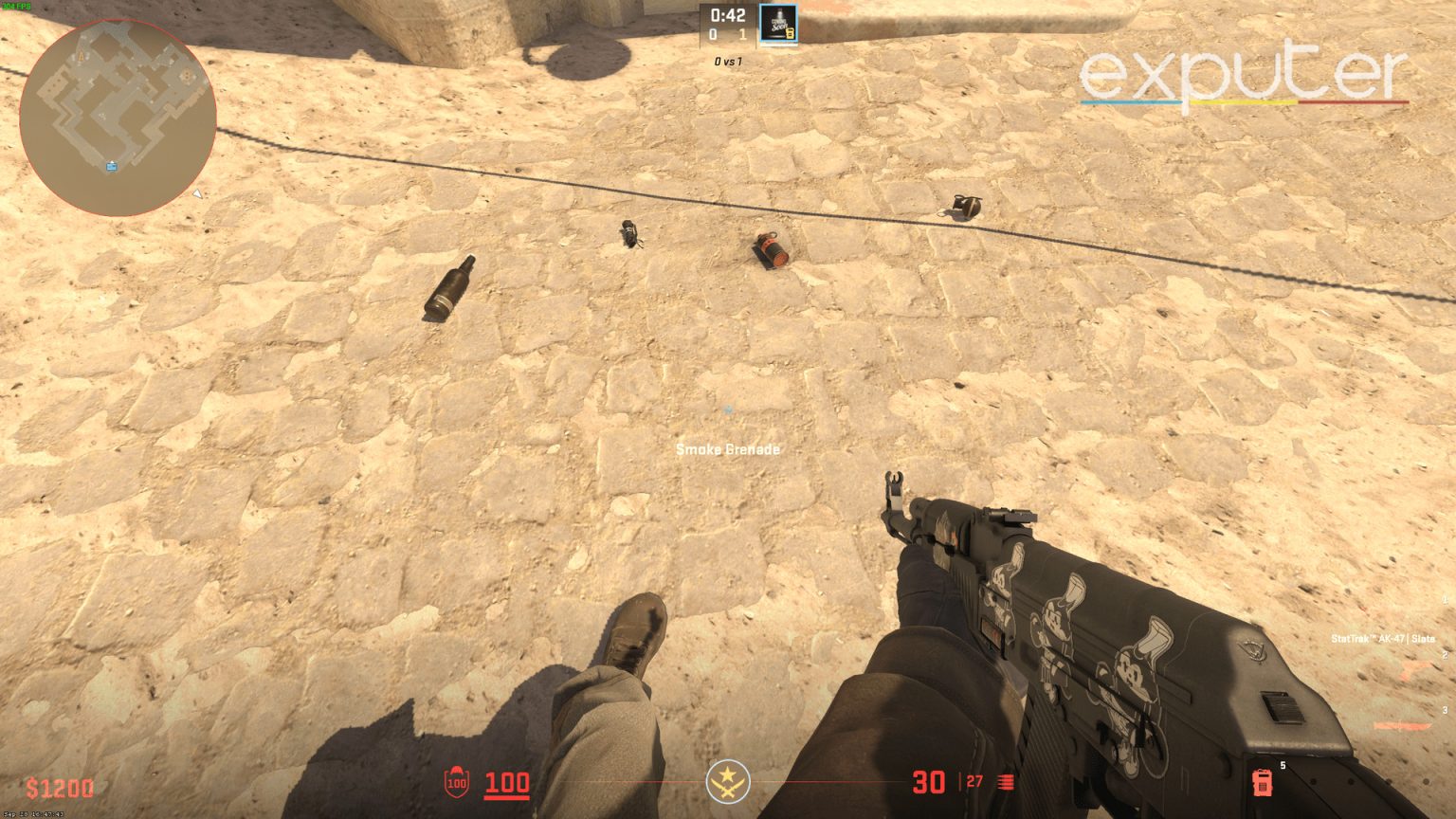
Task: Click the dropped smoke grenade on the ground
Action: [x=628, y=237]
